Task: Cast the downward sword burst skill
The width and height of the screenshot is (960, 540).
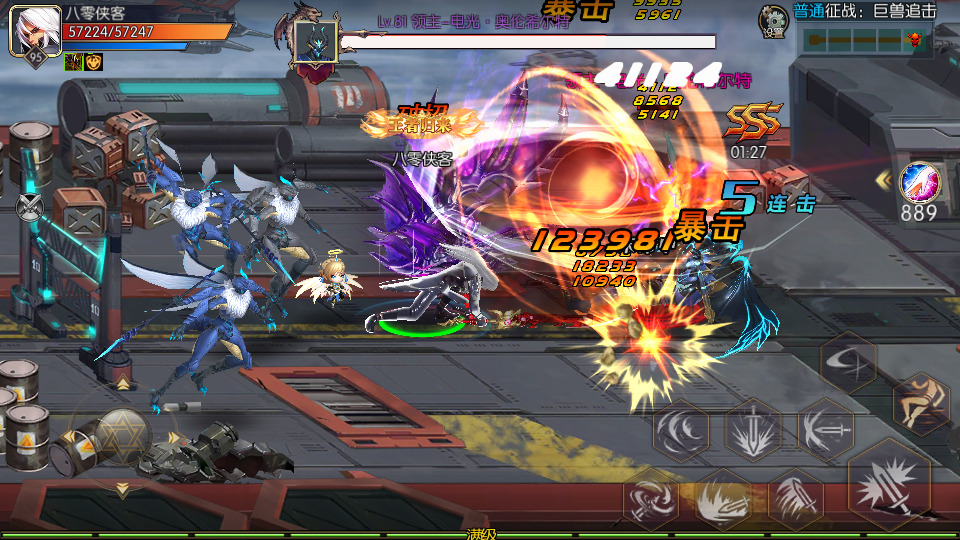Action: 753,430
